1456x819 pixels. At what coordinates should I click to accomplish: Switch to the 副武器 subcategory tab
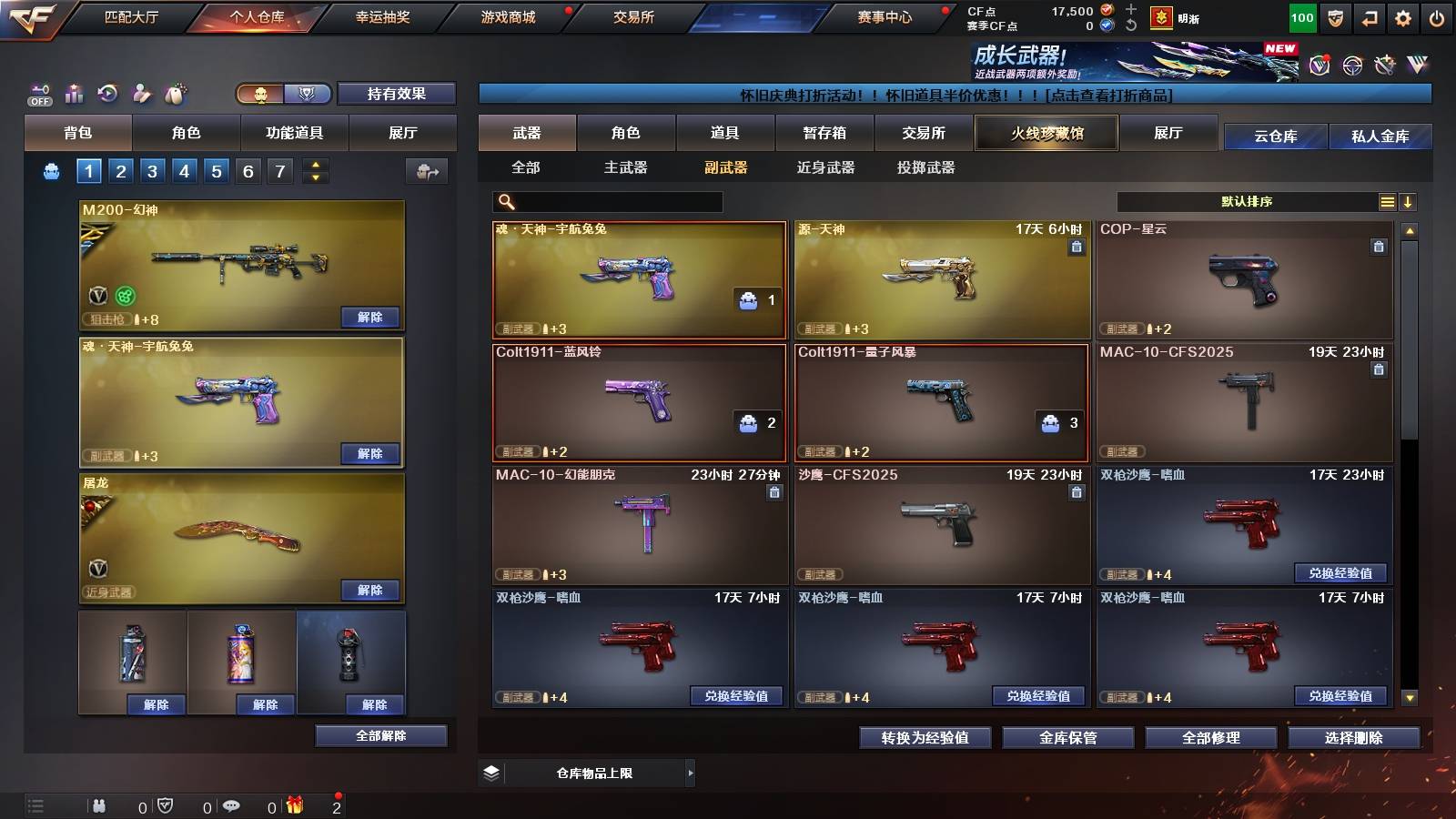[x=728, y=167]
